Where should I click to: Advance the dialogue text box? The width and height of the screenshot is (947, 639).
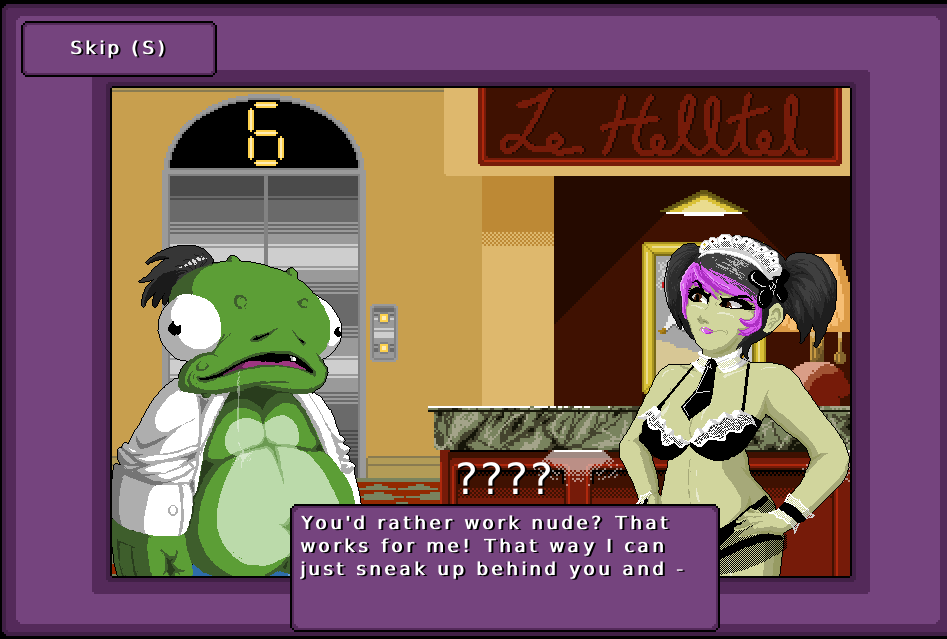tap(504, 566)
